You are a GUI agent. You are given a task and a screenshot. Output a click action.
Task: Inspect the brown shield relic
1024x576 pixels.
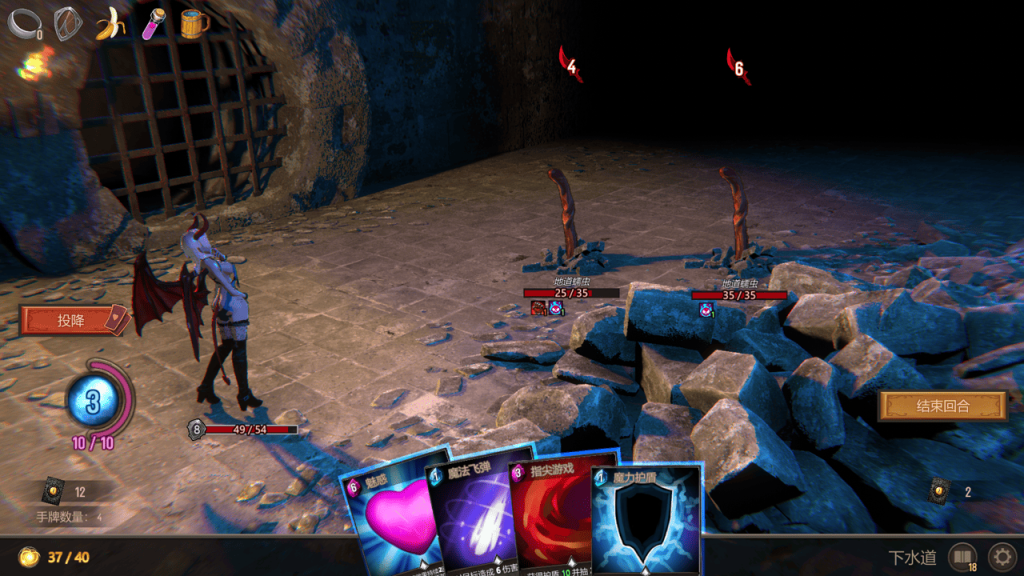click(x=67, y=22)
